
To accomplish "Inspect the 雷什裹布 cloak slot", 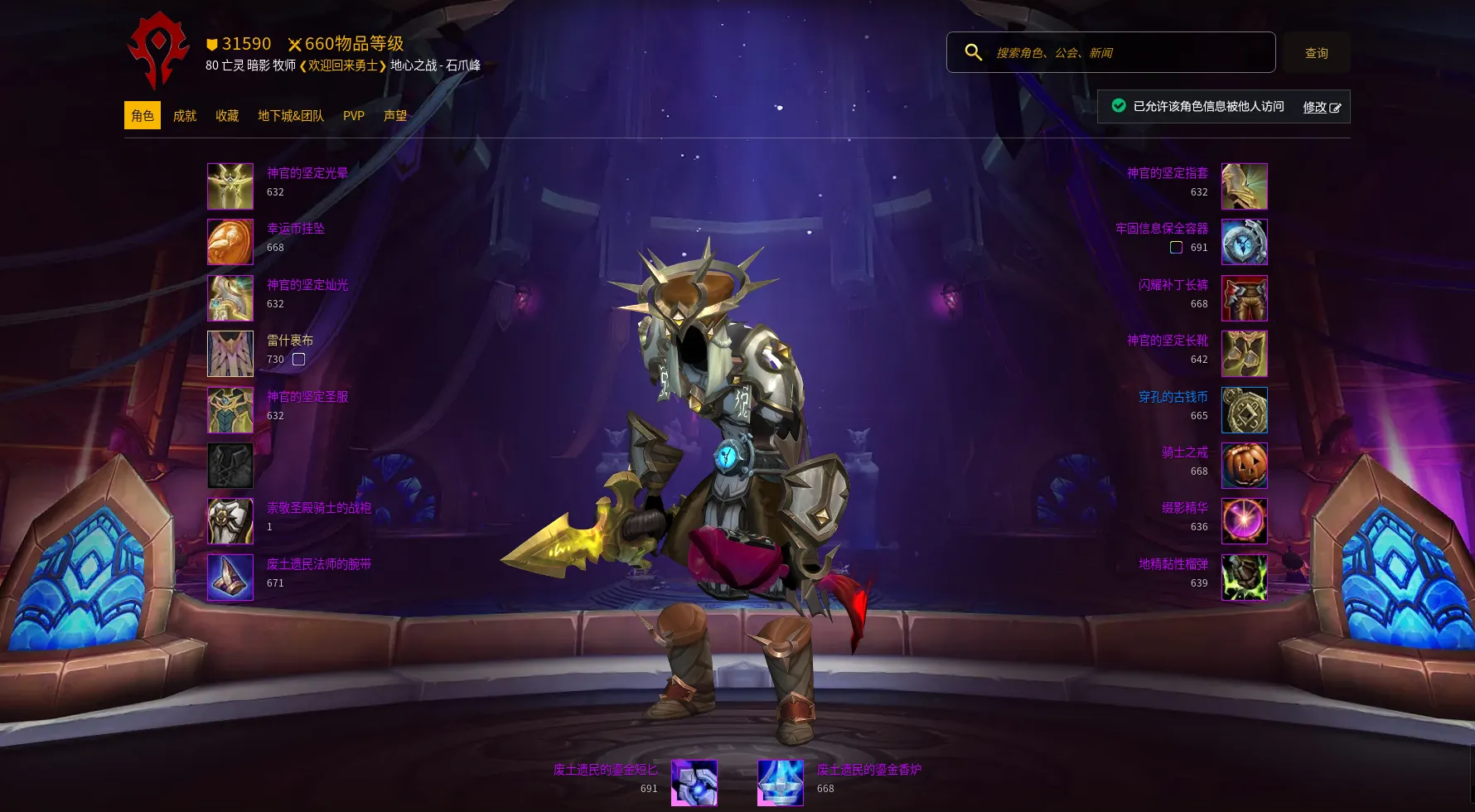I will (x=230, y=354).
